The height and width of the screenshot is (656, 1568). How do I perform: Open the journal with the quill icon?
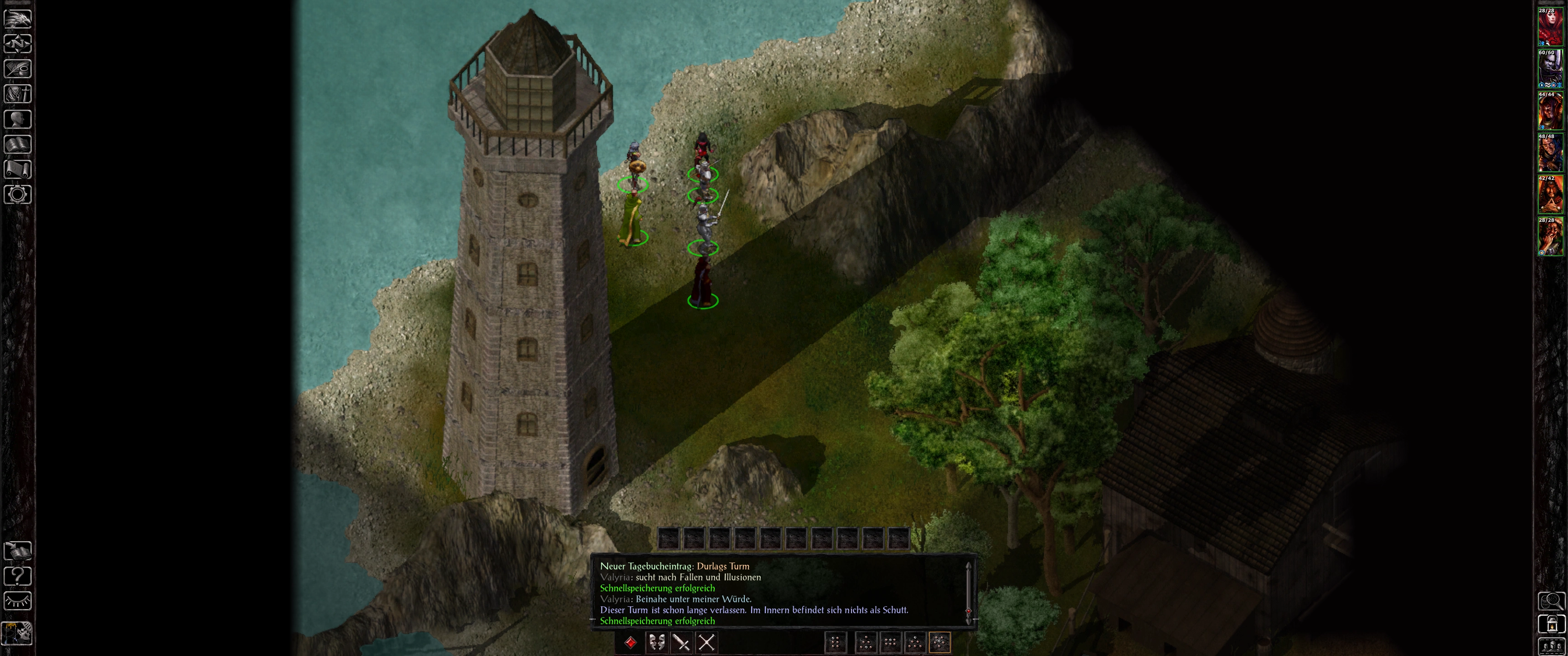[x=18, y=69]
